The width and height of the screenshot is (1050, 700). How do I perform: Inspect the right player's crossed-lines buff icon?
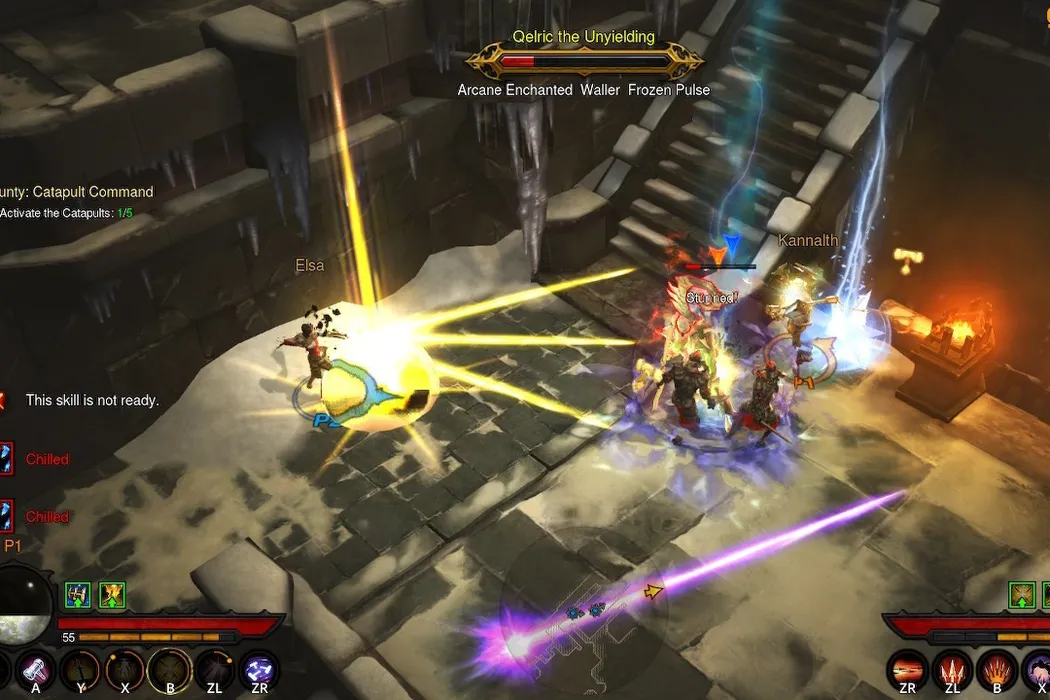1021,596
